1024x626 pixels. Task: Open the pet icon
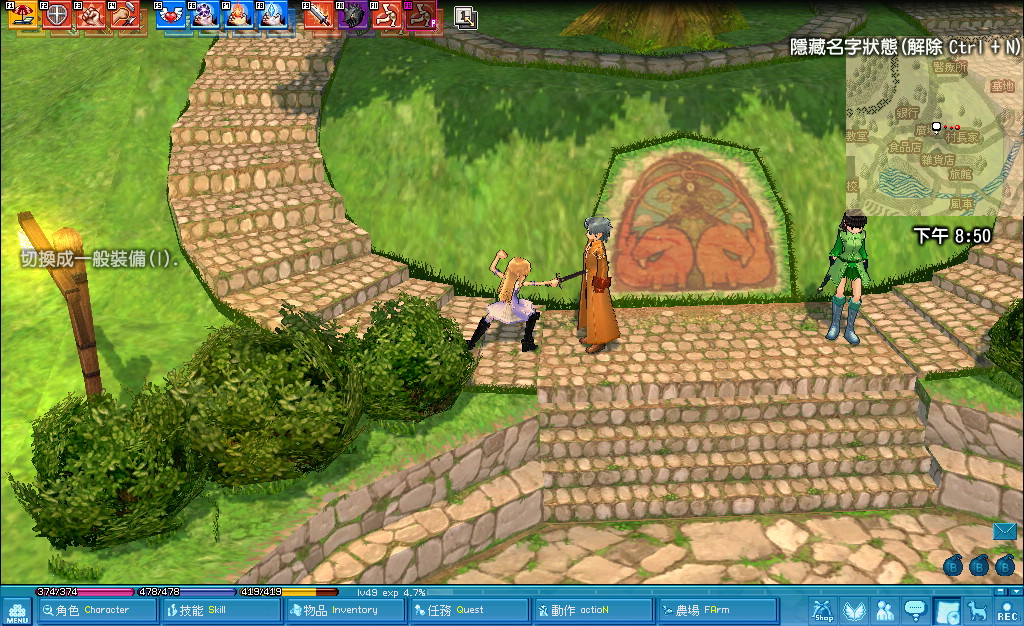[x=977, y=610]
